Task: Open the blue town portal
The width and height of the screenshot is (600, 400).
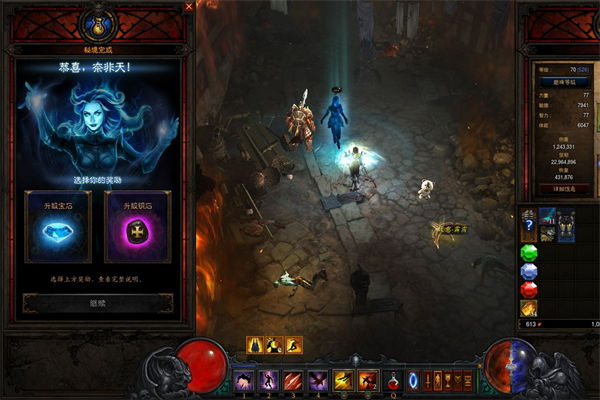Action: pyautogui.click(x=412, y=380)
